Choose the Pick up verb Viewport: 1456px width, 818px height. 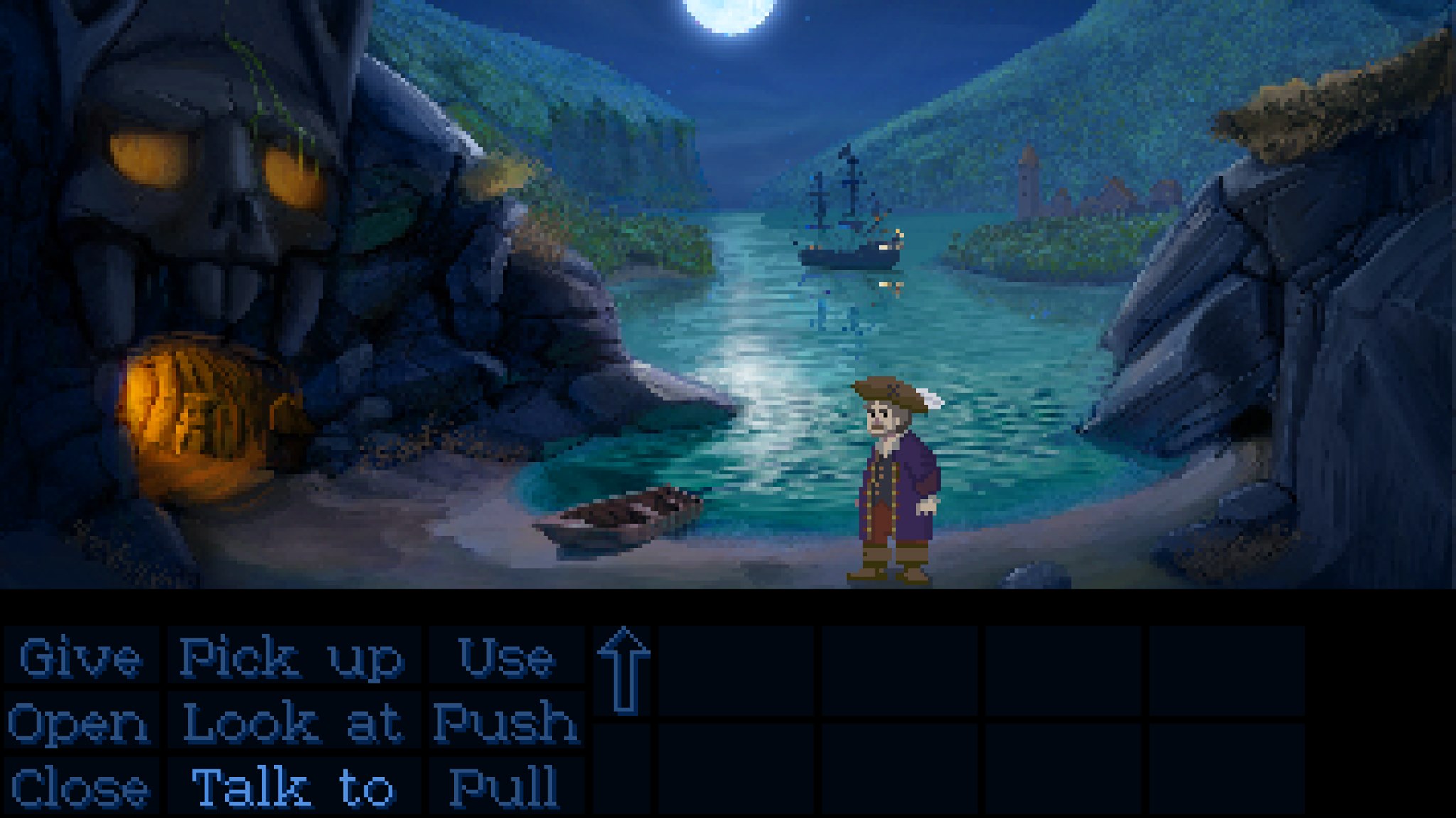coord(291,657)
